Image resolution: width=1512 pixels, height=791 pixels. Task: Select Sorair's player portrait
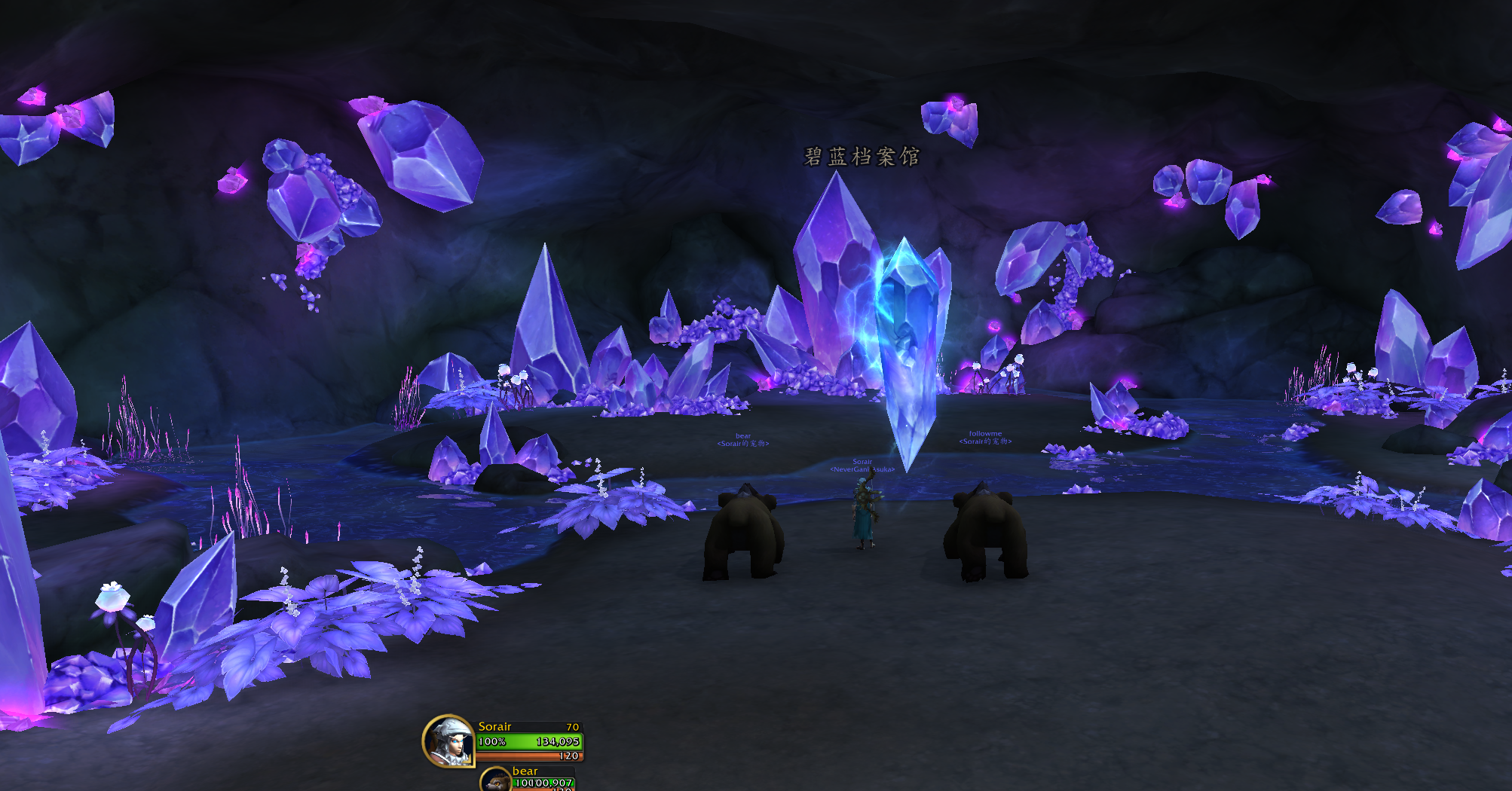coord(449,741)
